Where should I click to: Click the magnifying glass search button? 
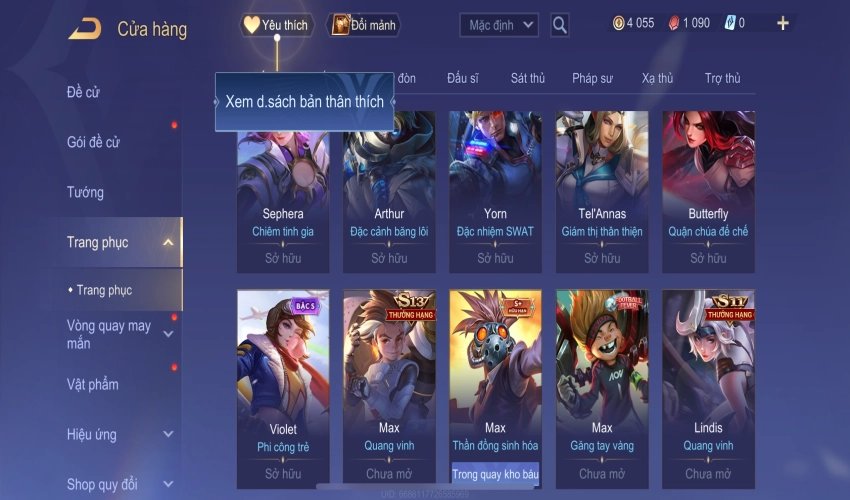[560, 25]
